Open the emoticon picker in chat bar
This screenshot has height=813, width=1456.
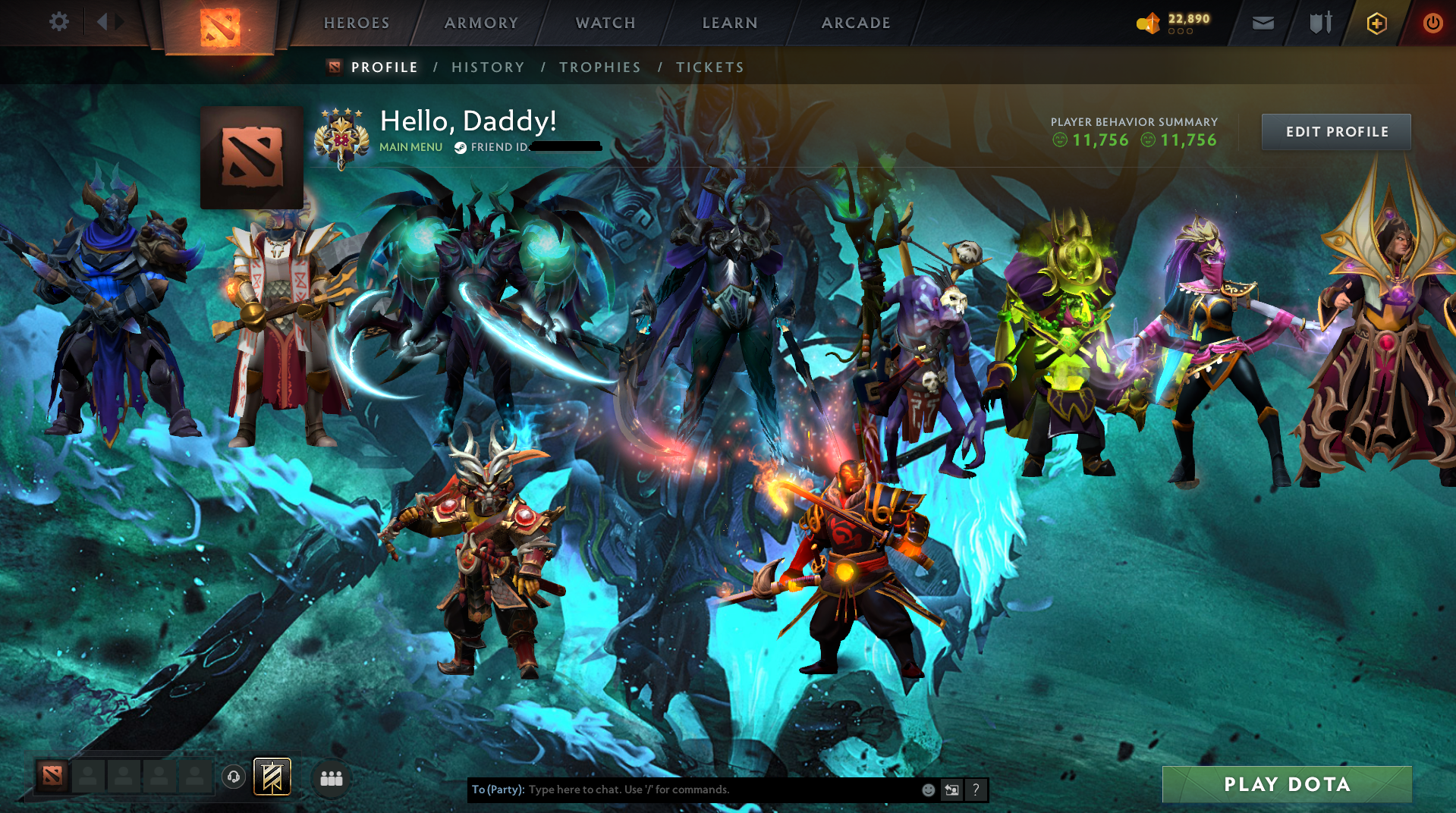pos(928,789)
